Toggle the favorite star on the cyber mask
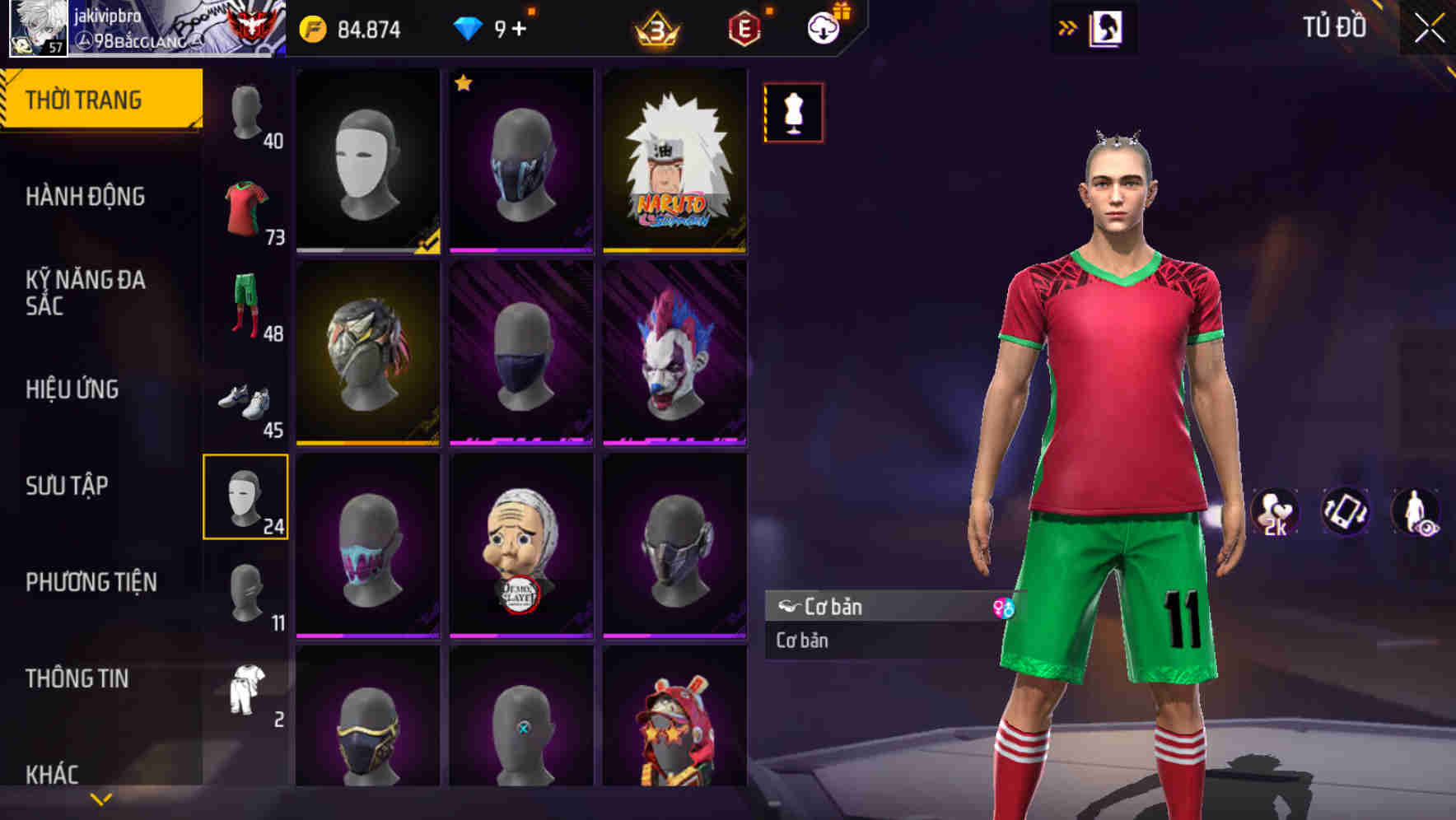 click(x=464, y=84)
